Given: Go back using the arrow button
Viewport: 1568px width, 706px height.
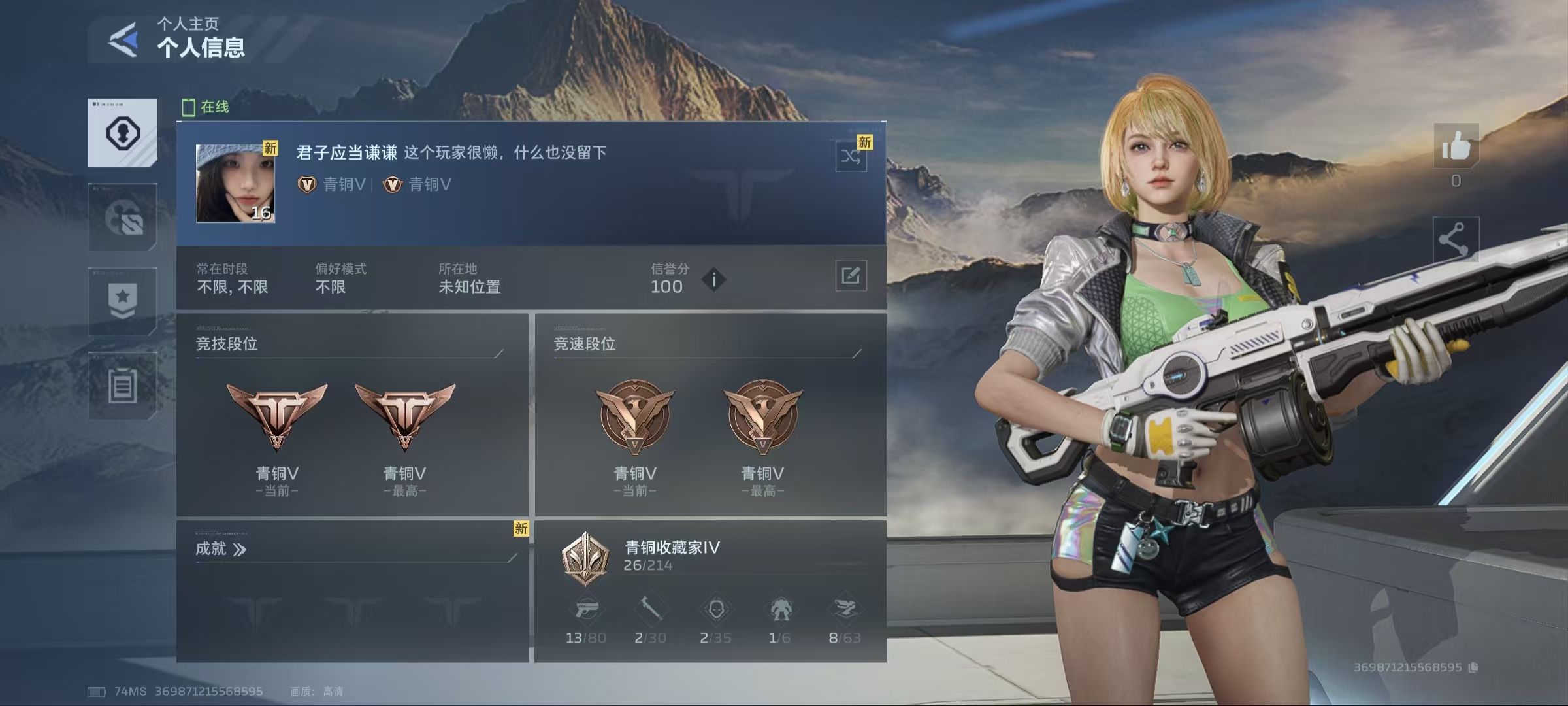Looking at the screenshot, I should pos(123,41).
